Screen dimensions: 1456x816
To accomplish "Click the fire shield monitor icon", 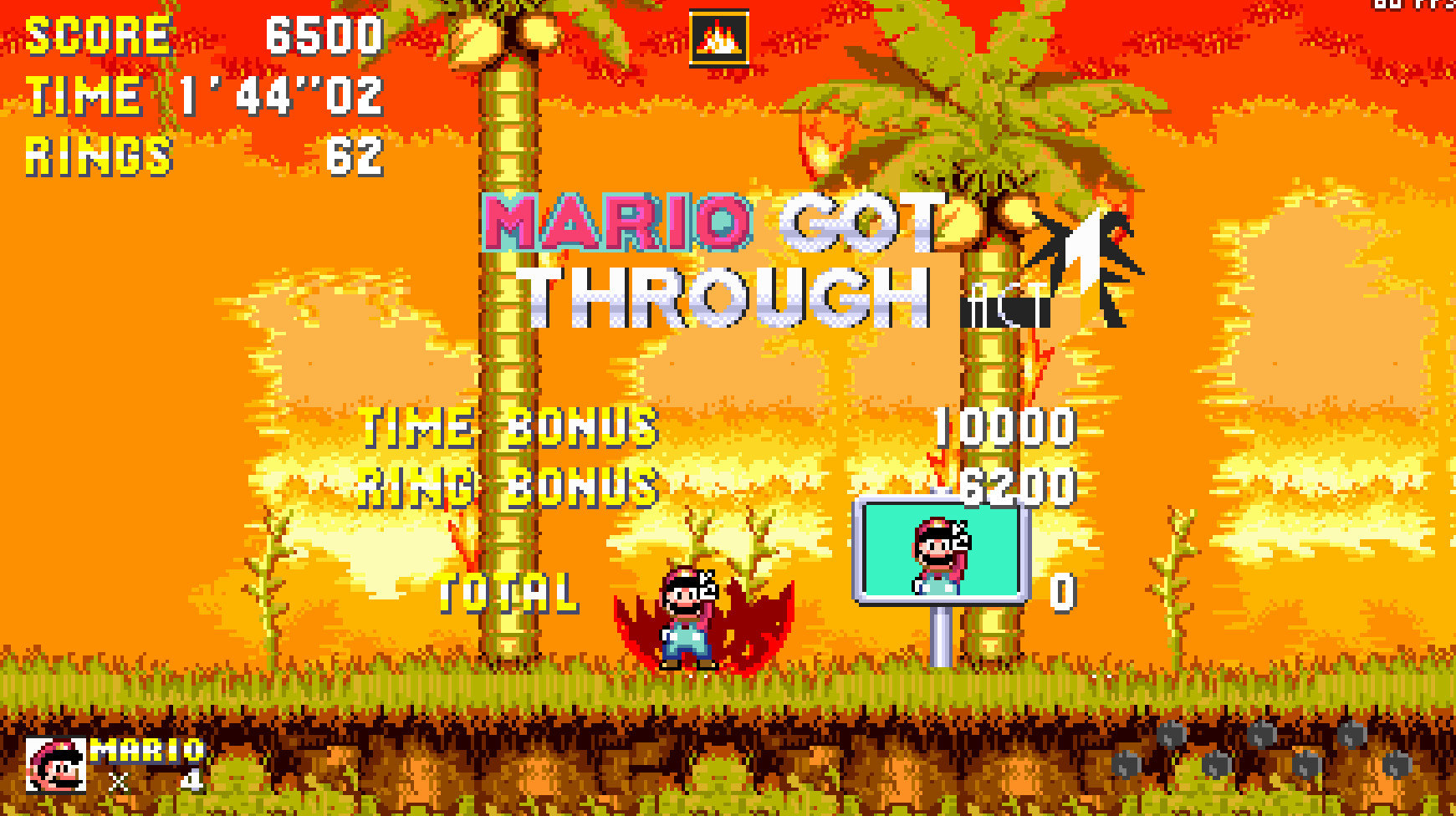I will pos(718,37).
